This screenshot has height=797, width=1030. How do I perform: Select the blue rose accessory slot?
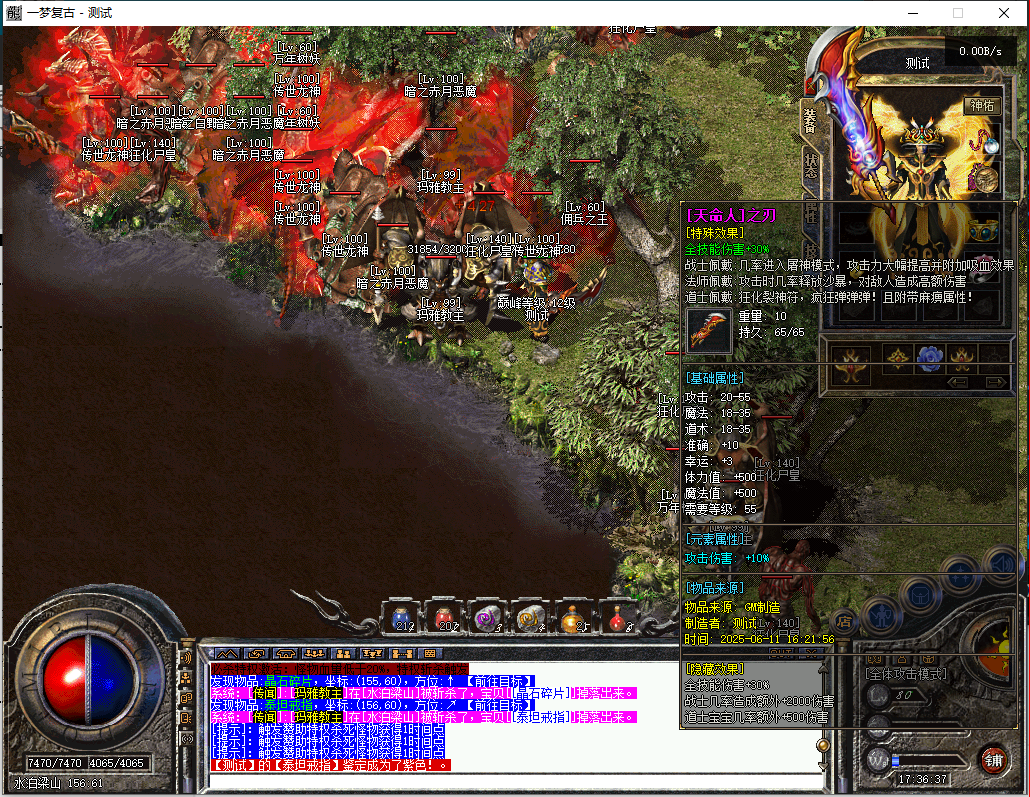[x=930, y=356]
